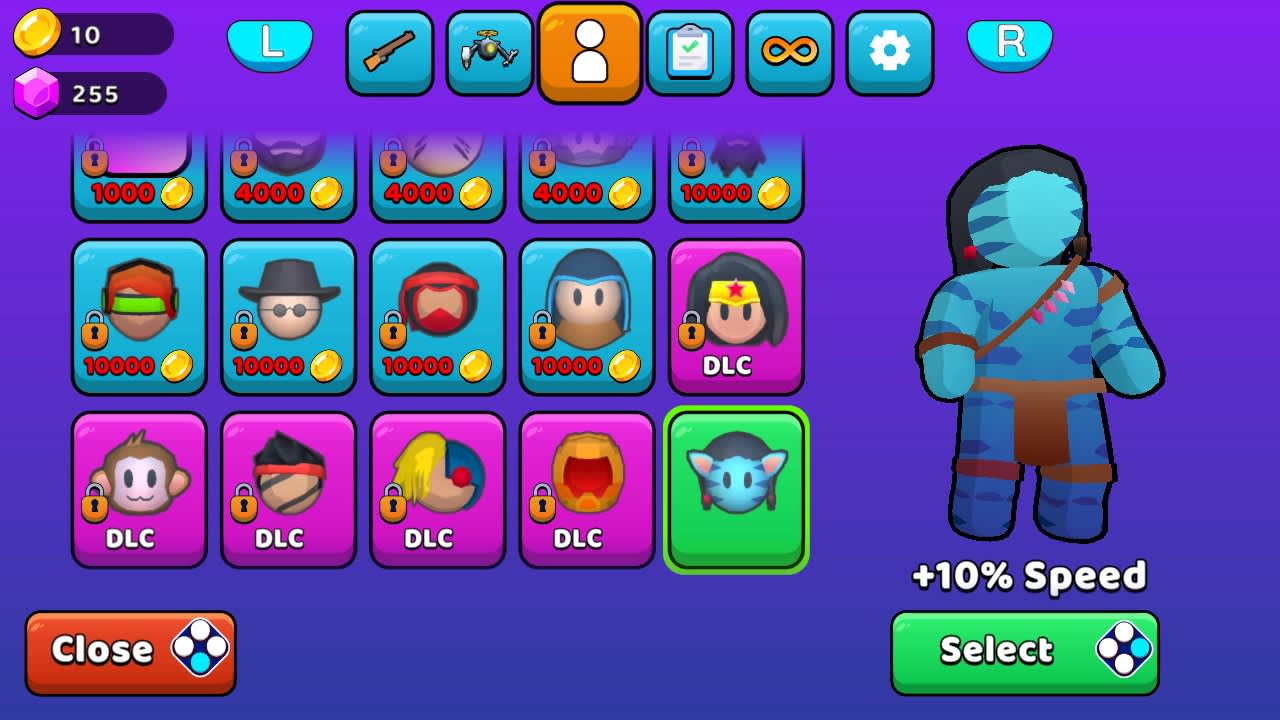Select the cowboy hat character
This screenshot has height=720, width=1280.
tap(288, 315)
